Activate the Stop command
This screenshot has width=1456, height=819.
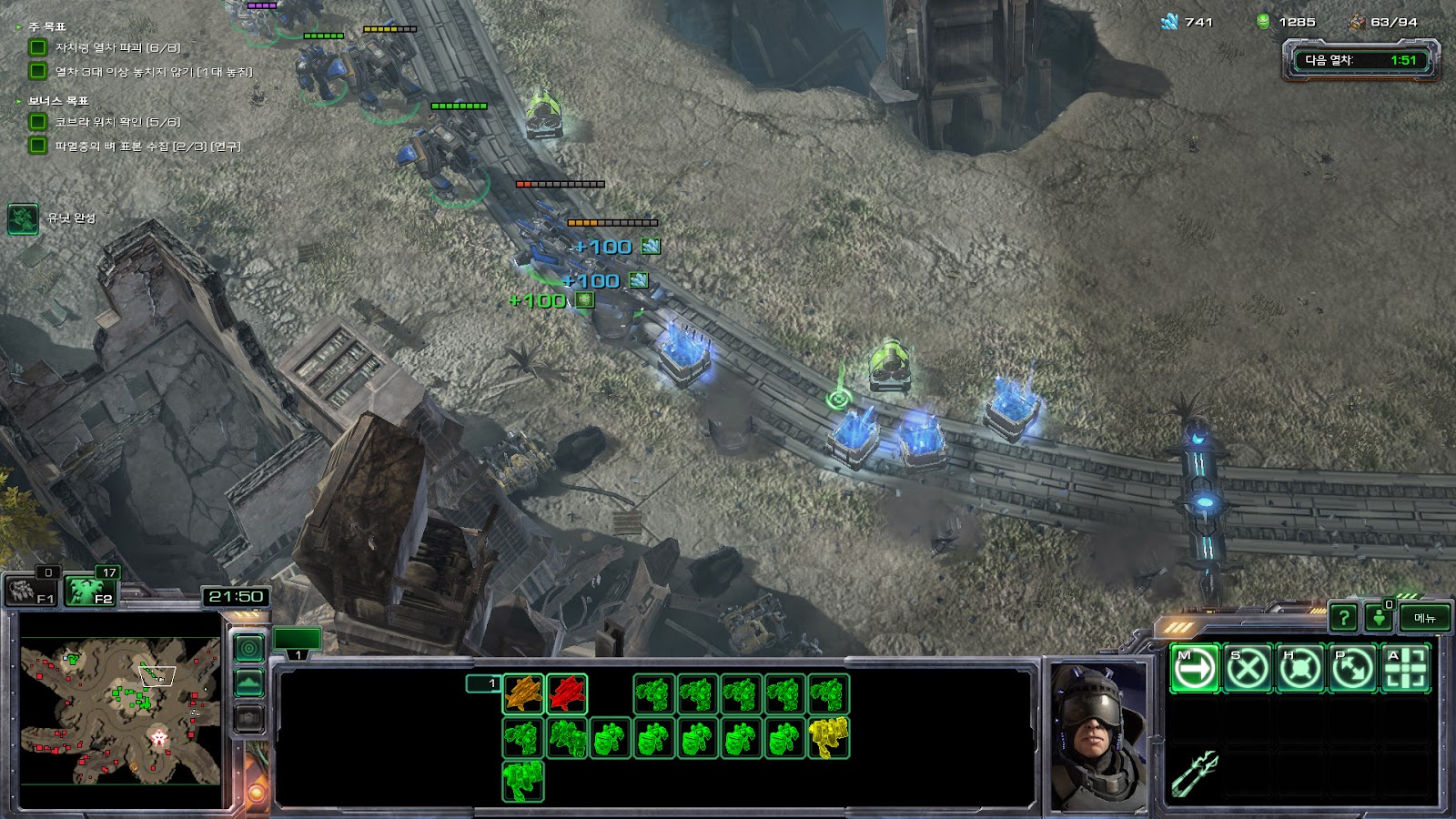coord(1247,669)
